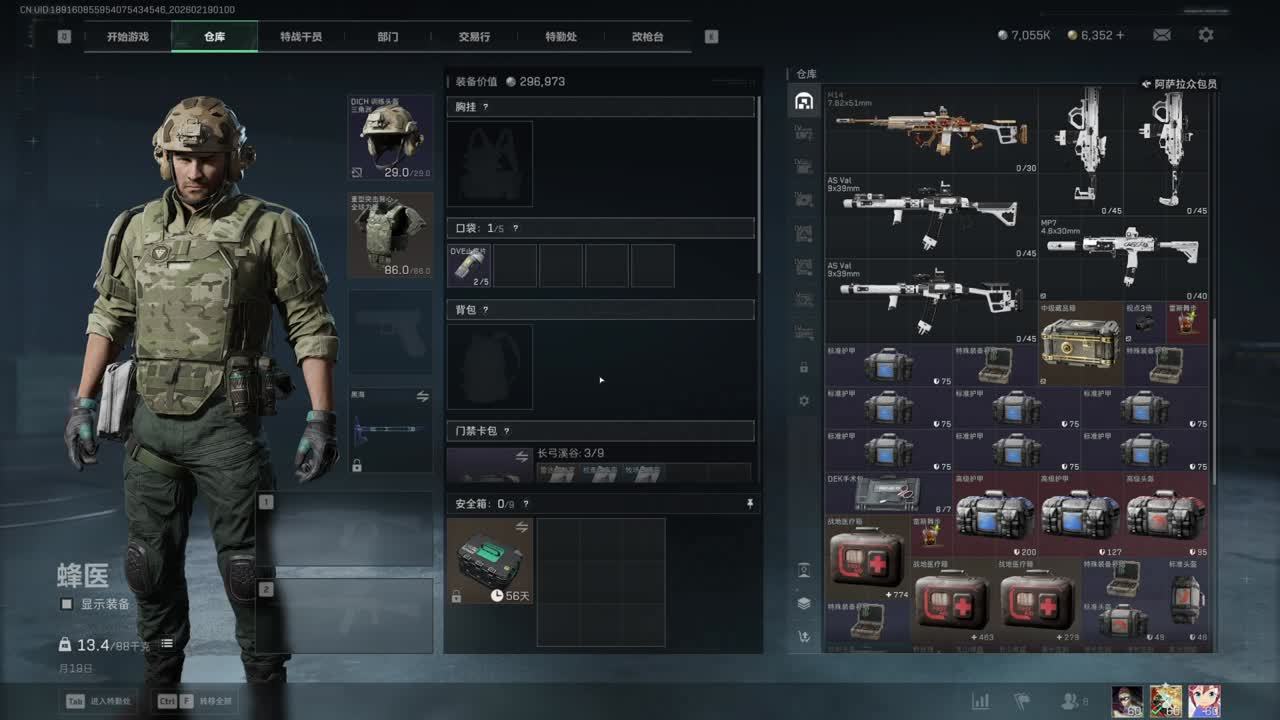
Task: Select the equipped DICH helmet slot
Action: pos(390,138)
